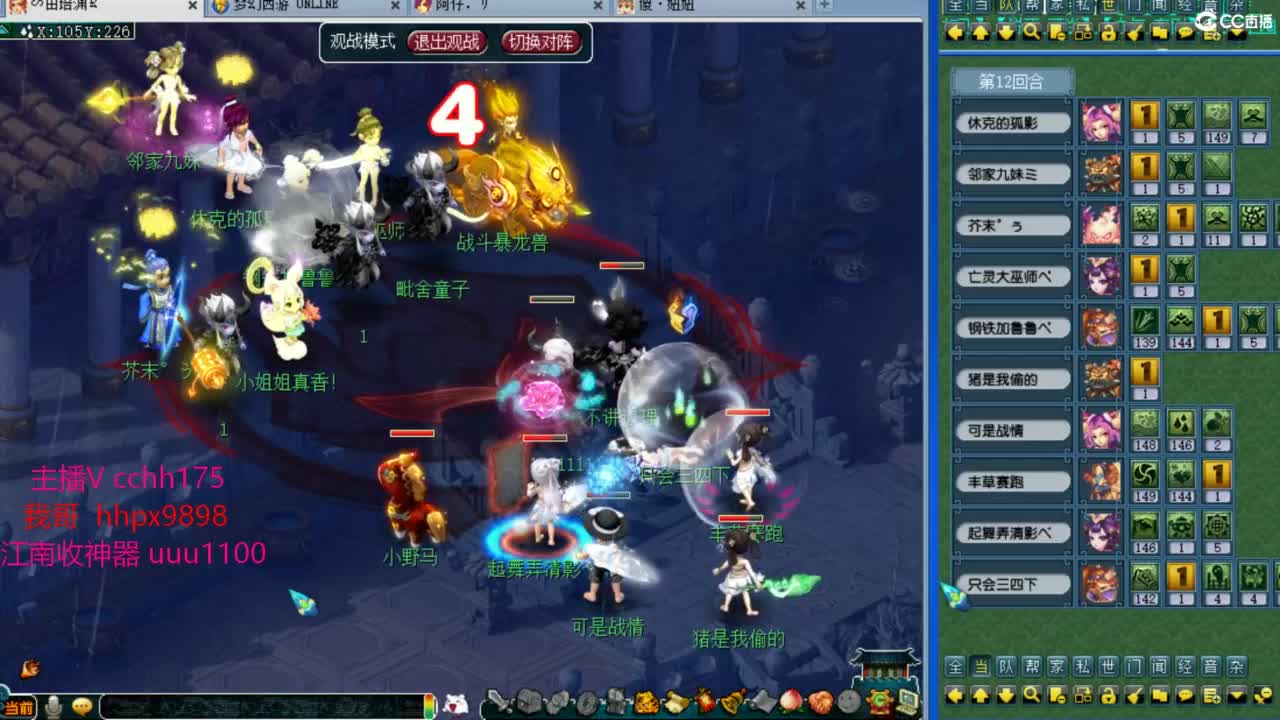
Task: Enable the 队 team chat channel
Action: 1006,667
